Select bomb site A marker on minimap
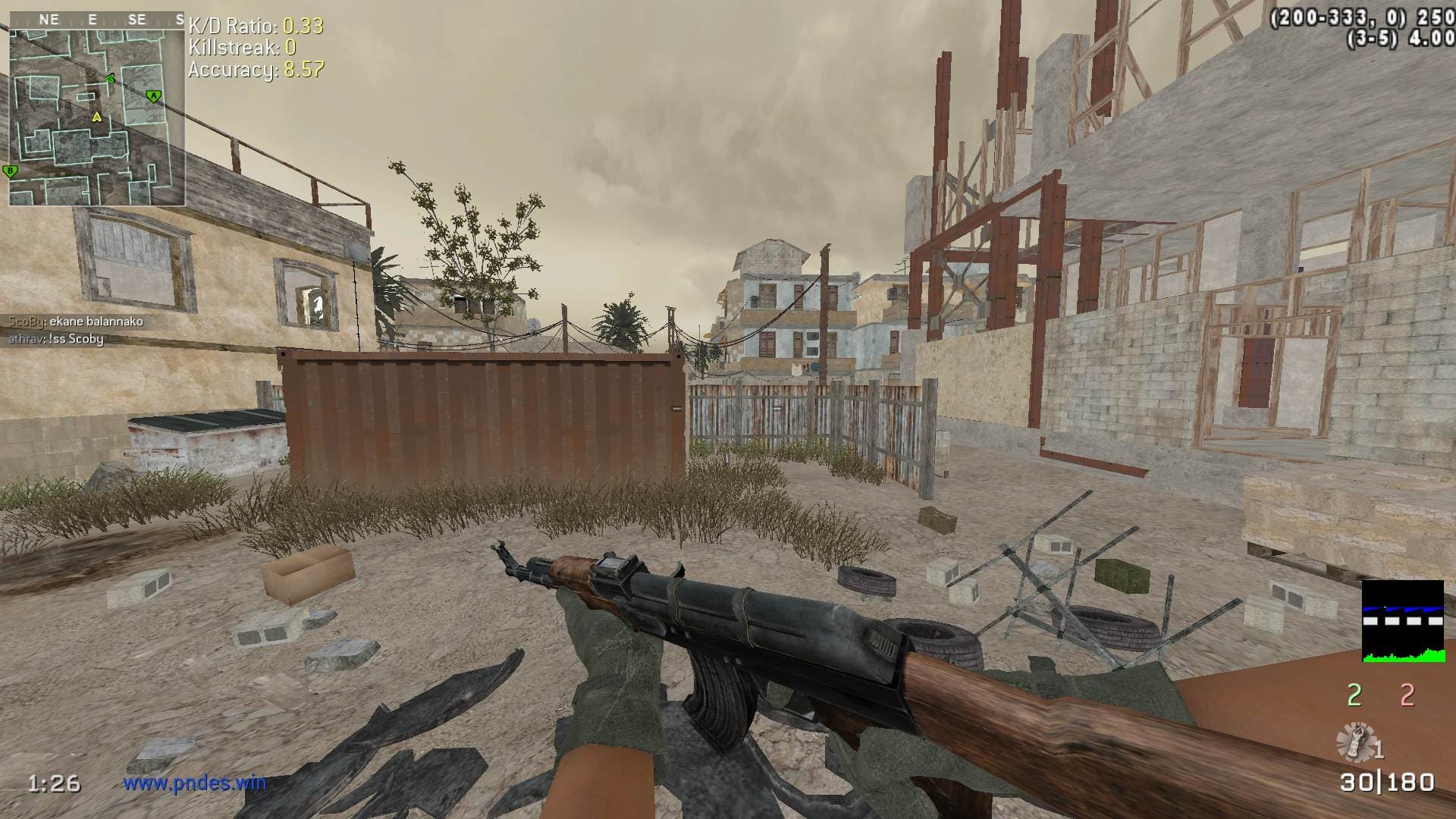The width and height of the screenshot is (1456, 819). click(x=154, y=96)
